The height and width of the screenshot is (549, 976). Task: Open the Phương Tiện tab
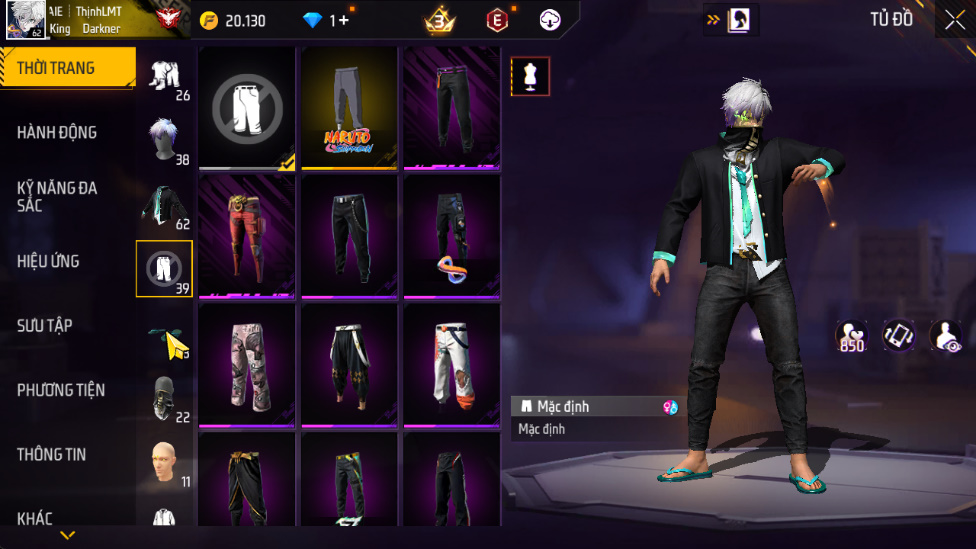61,390
